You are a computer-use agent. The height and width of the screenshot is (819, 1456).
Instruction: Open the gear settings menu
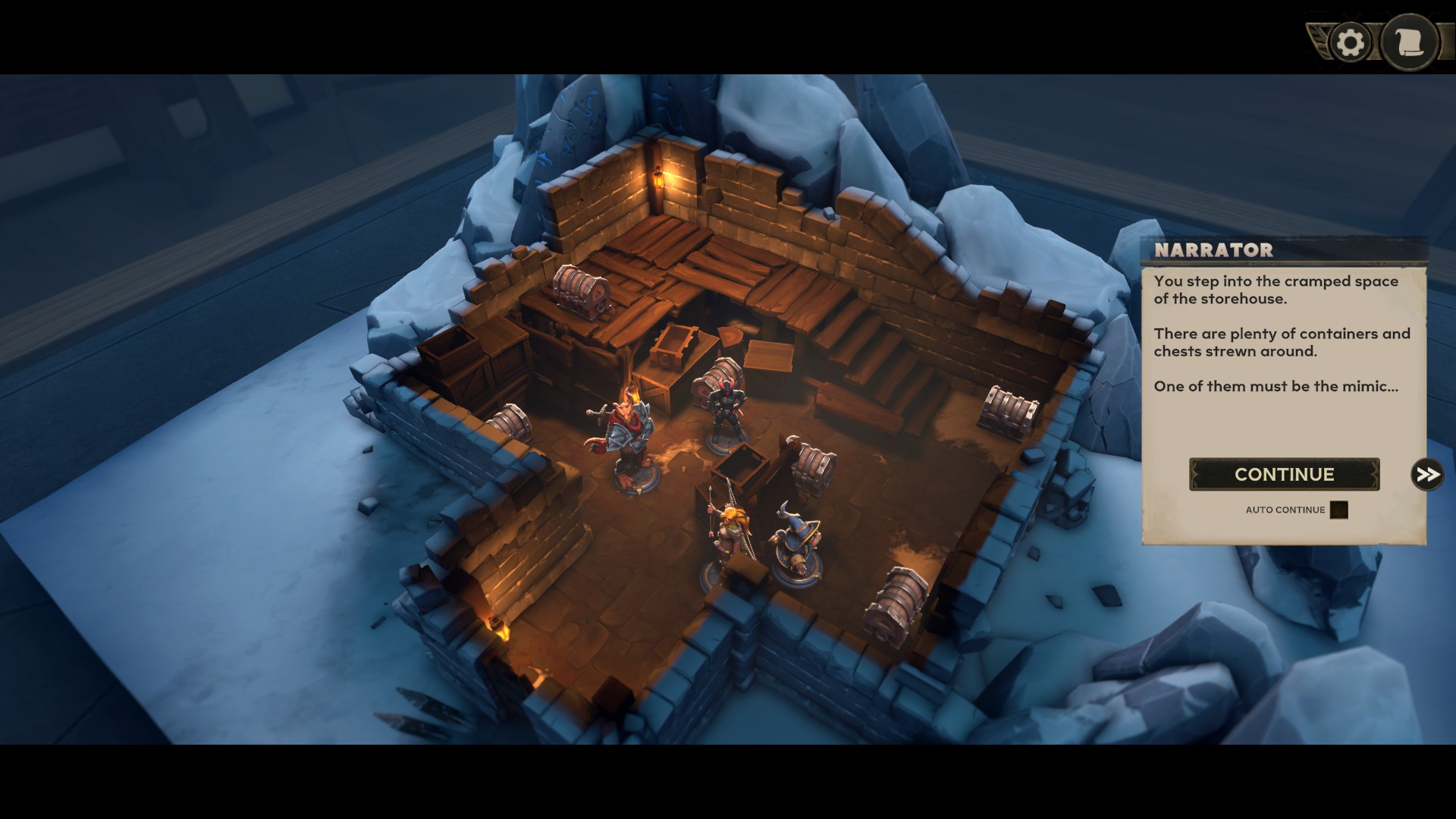(1350, 42)
